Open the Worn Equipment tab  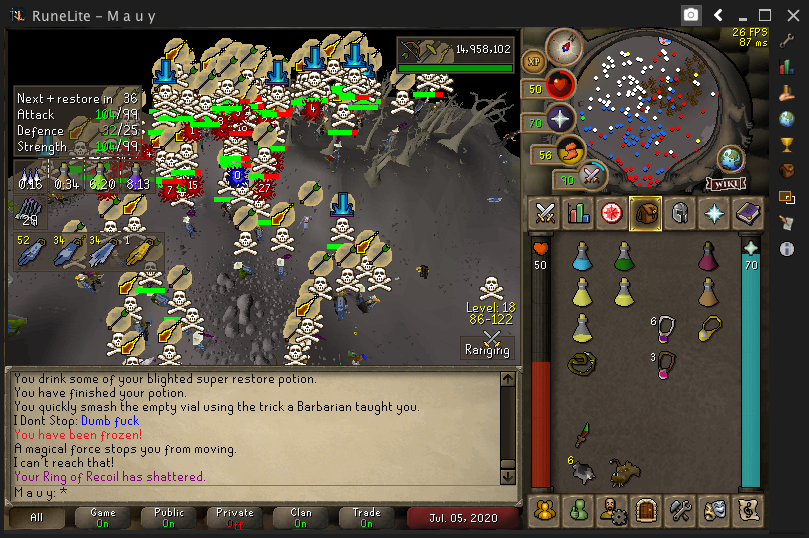[x=679, y=213]
